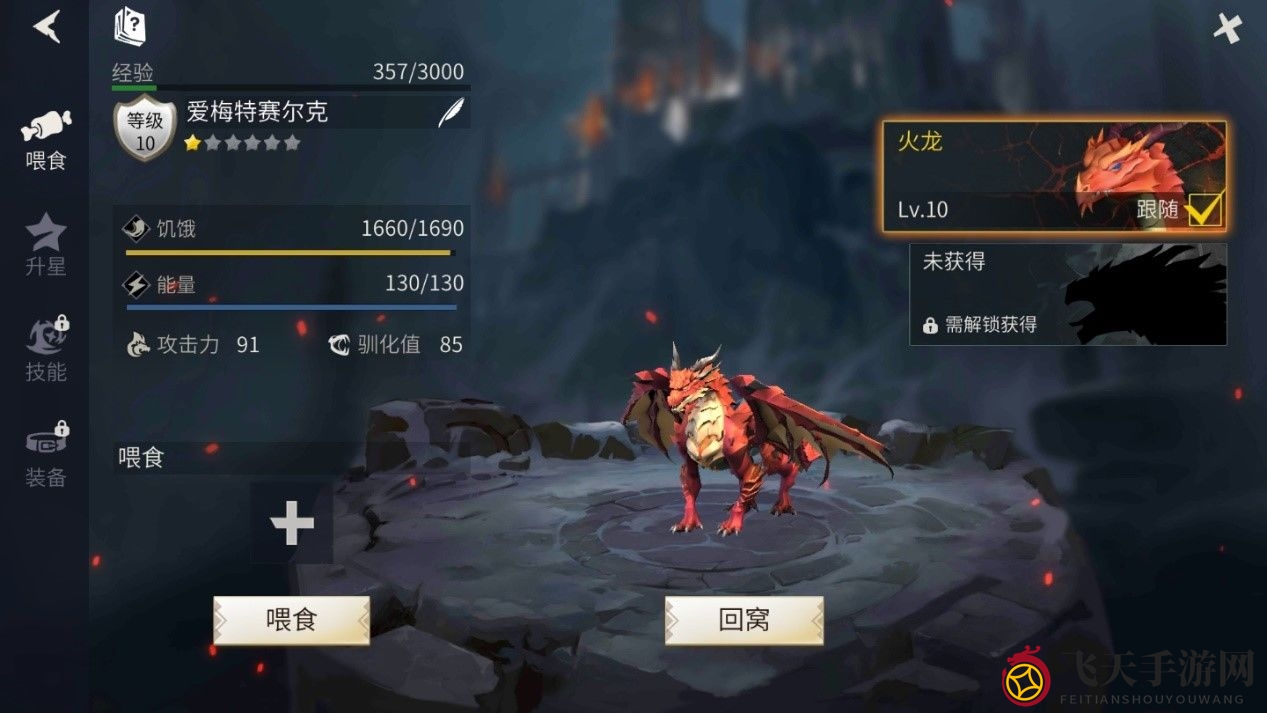Add food with the plus slot

coord(292,522)
